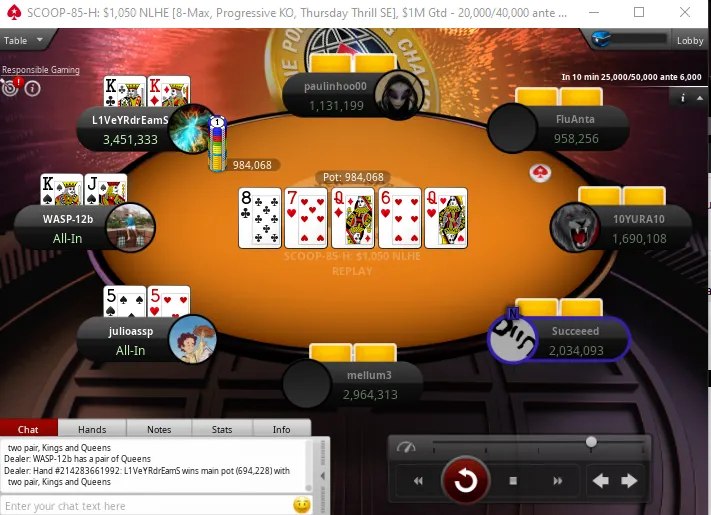Switch to the Hands tab
This screenshot has width=711, height=515.
point(92,429)
